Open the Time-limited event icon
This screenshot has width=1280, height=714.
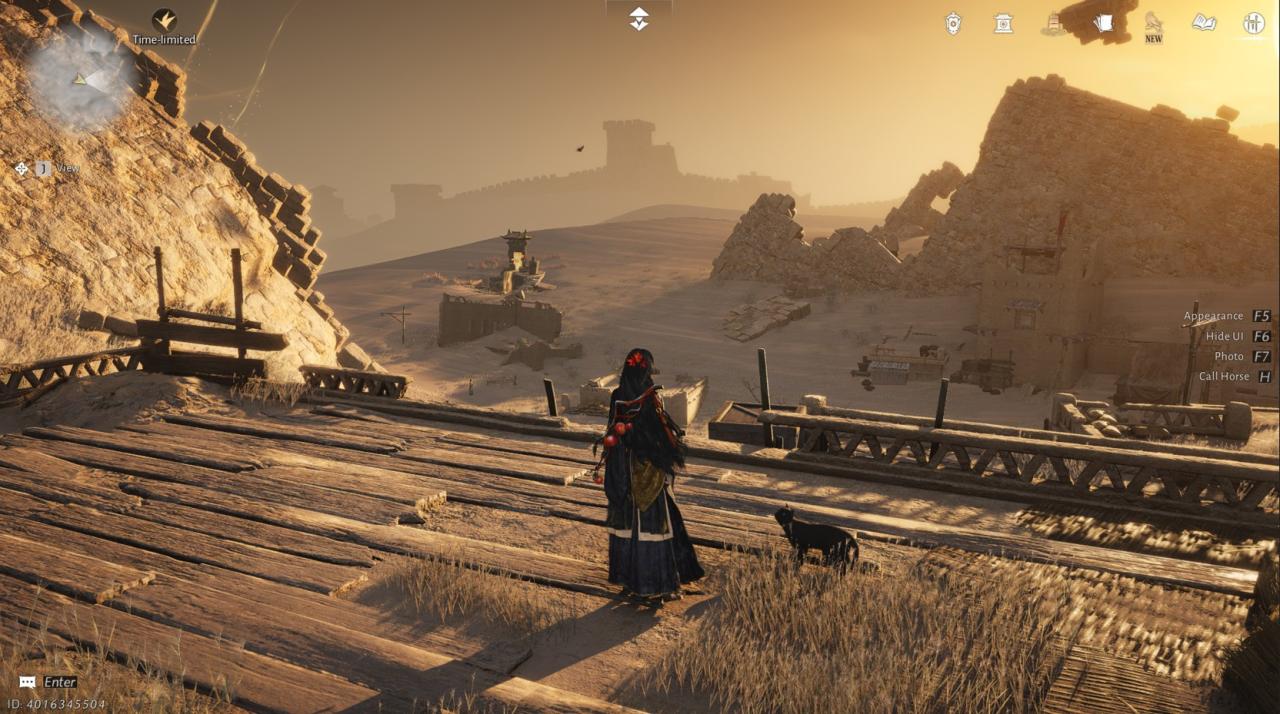coord(164,20)
